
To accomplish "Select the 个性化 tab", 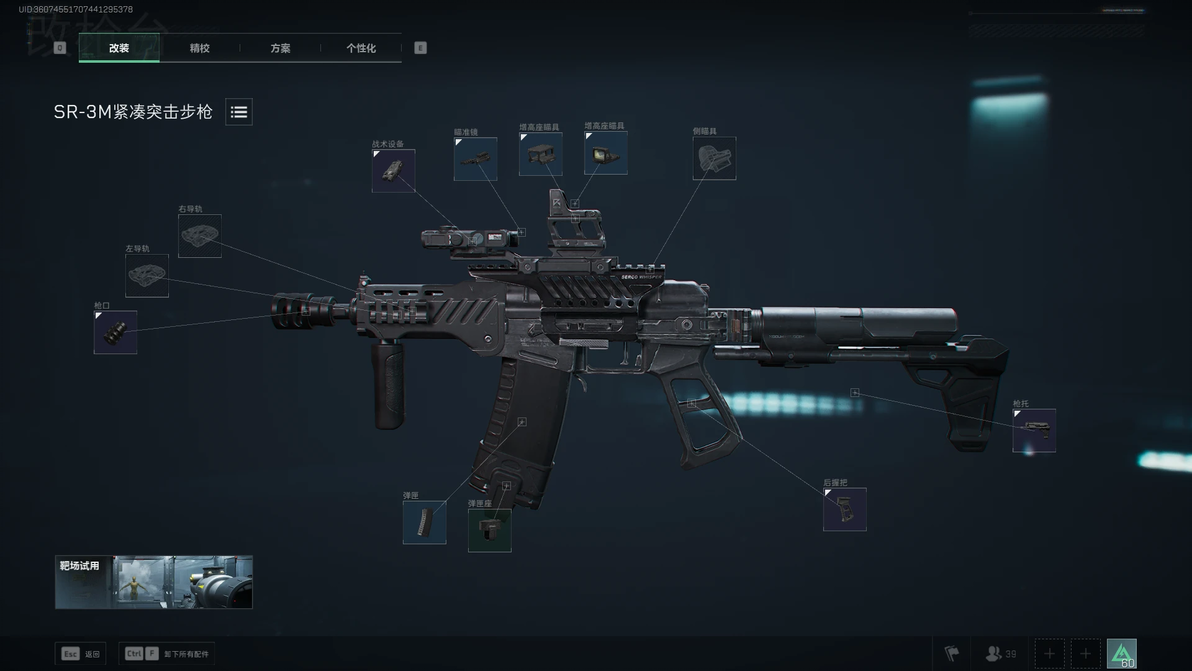I will (x=361, y=48).
